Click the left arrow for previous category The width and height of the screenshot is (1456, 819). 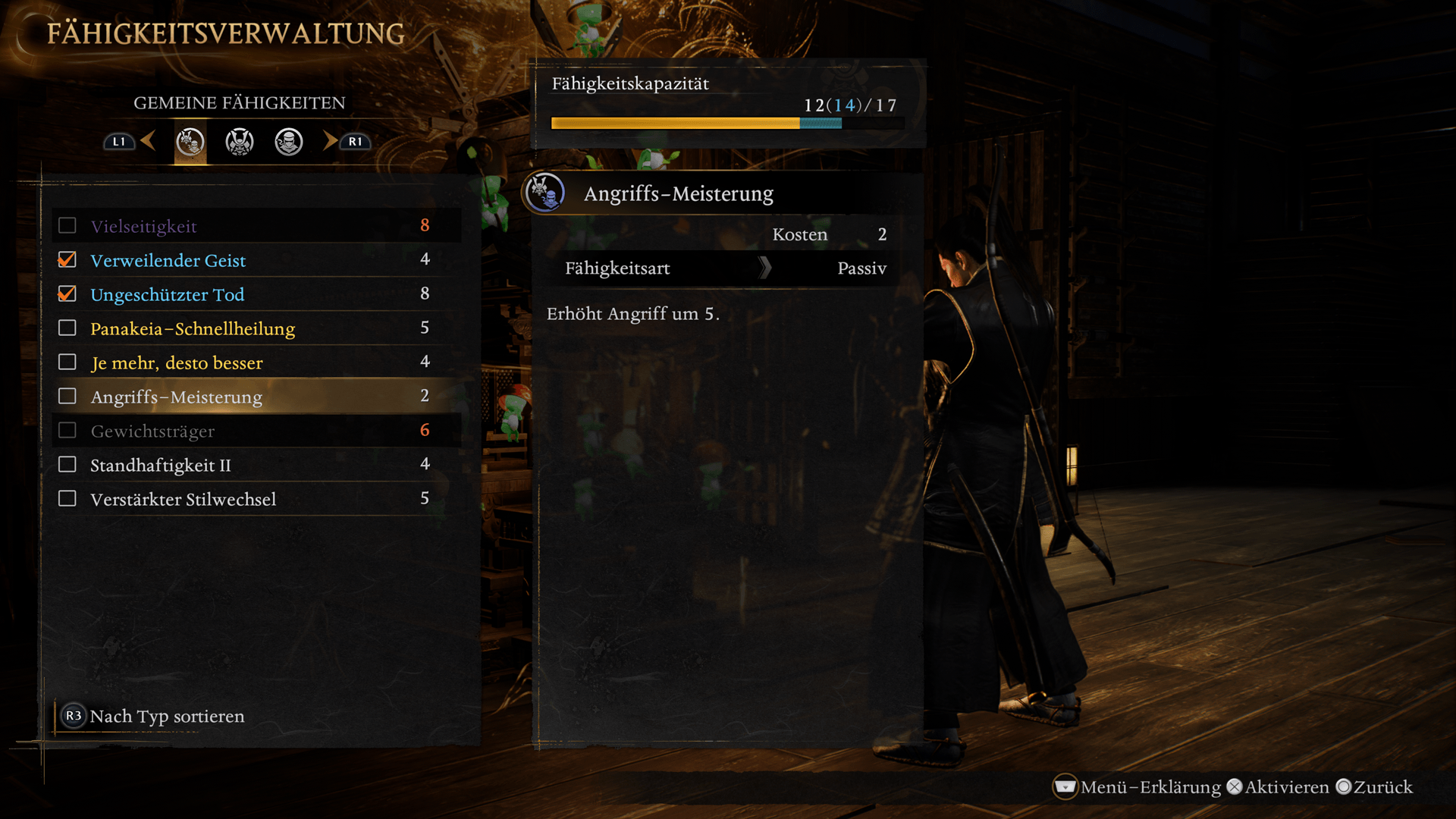pos(148,140)
